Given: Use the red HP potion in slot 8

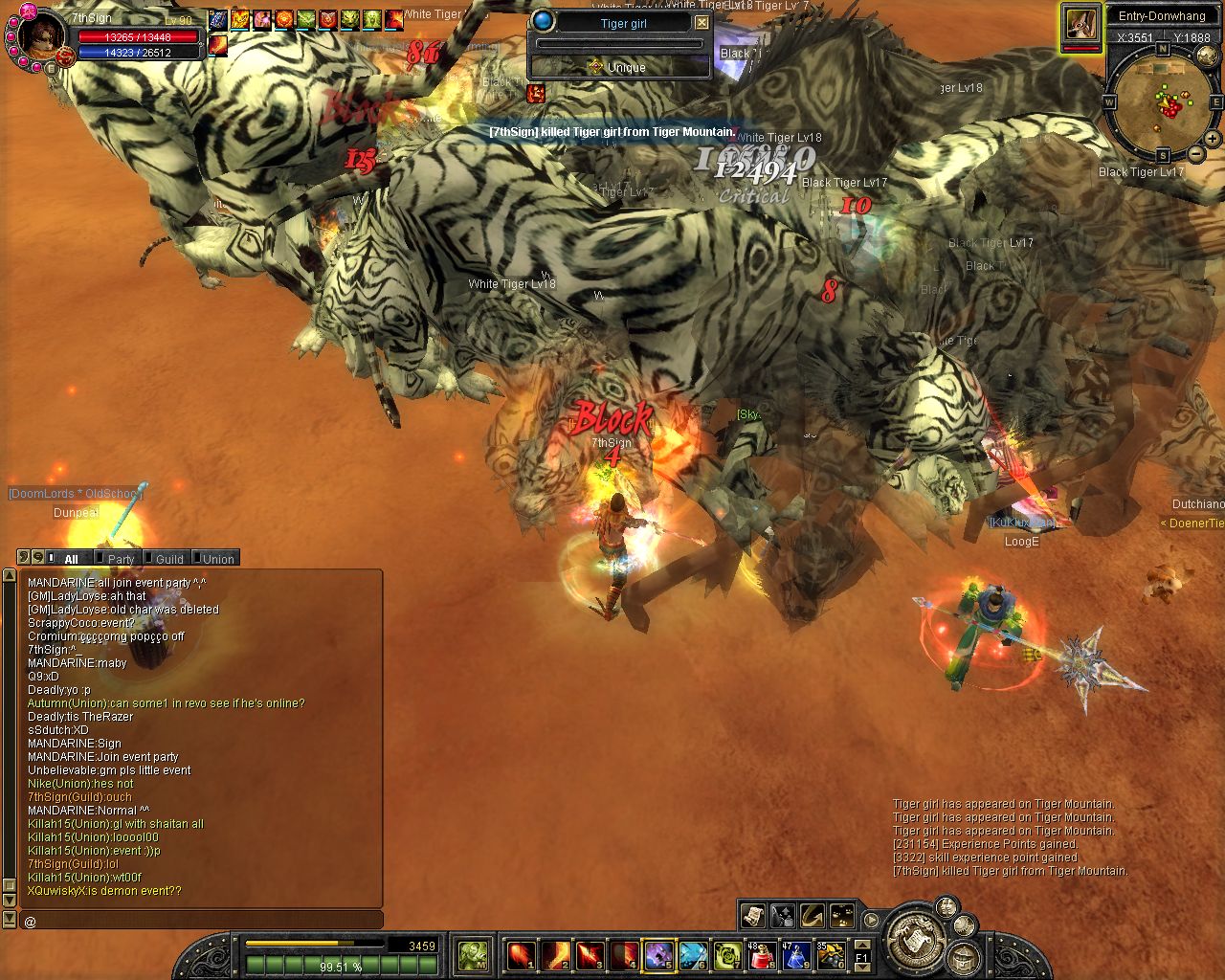Looking at the screenshot, I should pos(763,955).
